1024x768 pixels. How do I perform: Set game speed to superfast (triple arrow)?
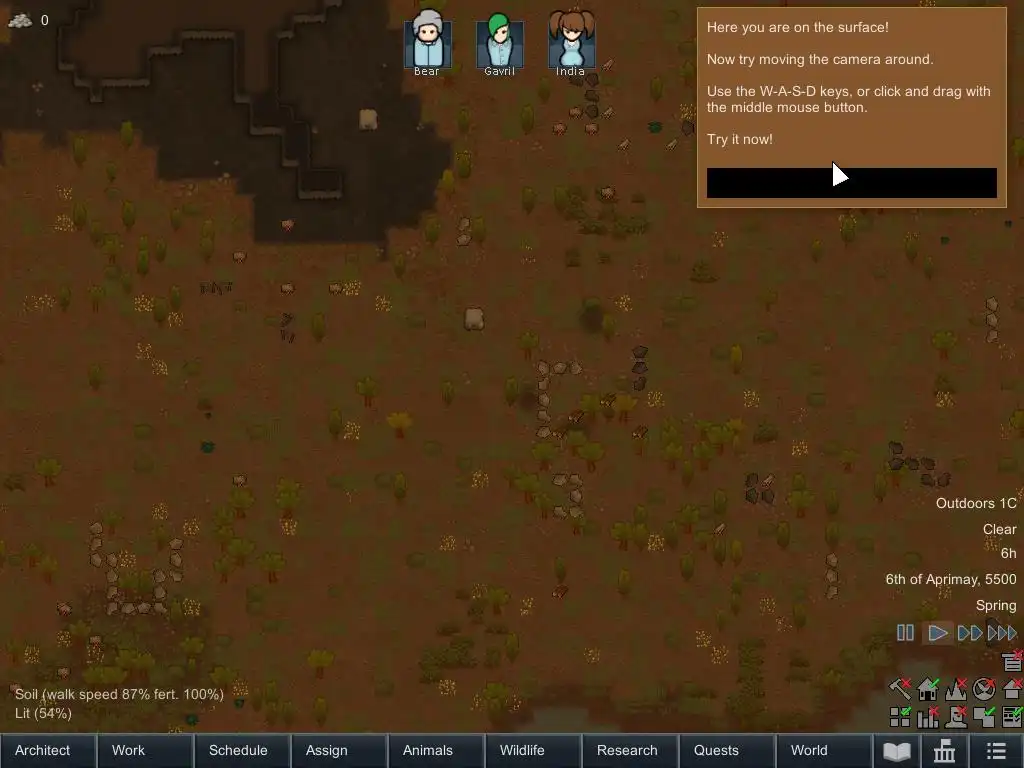coord(1002,633)
